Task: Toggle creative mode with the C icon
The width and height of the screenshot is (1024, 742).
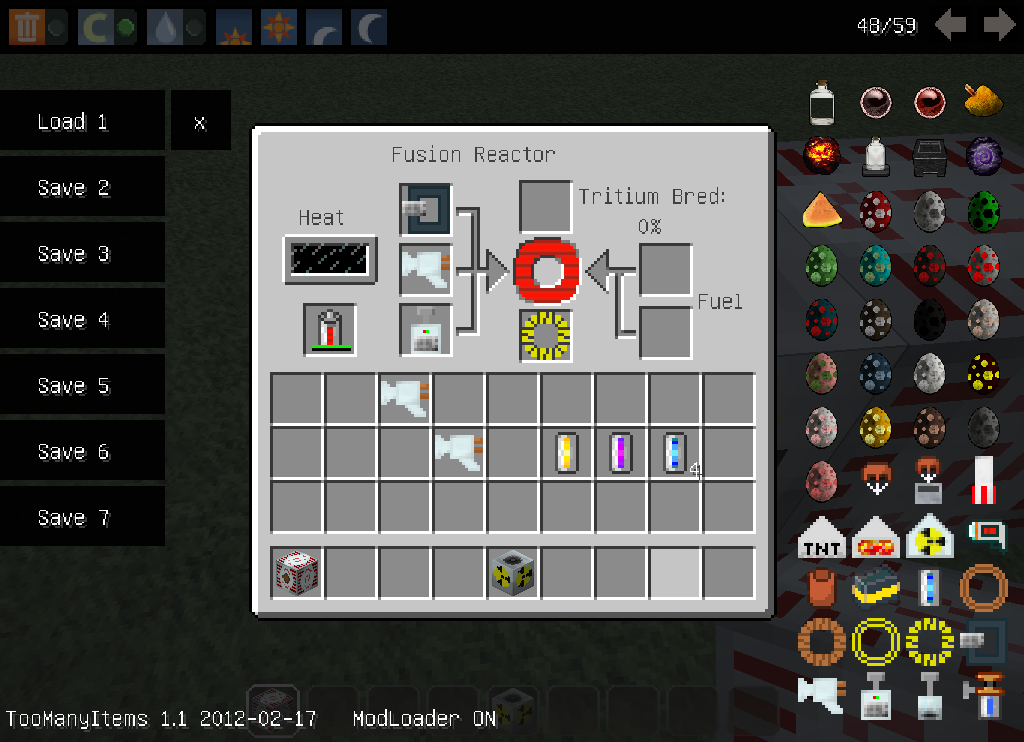Action: 95,27
